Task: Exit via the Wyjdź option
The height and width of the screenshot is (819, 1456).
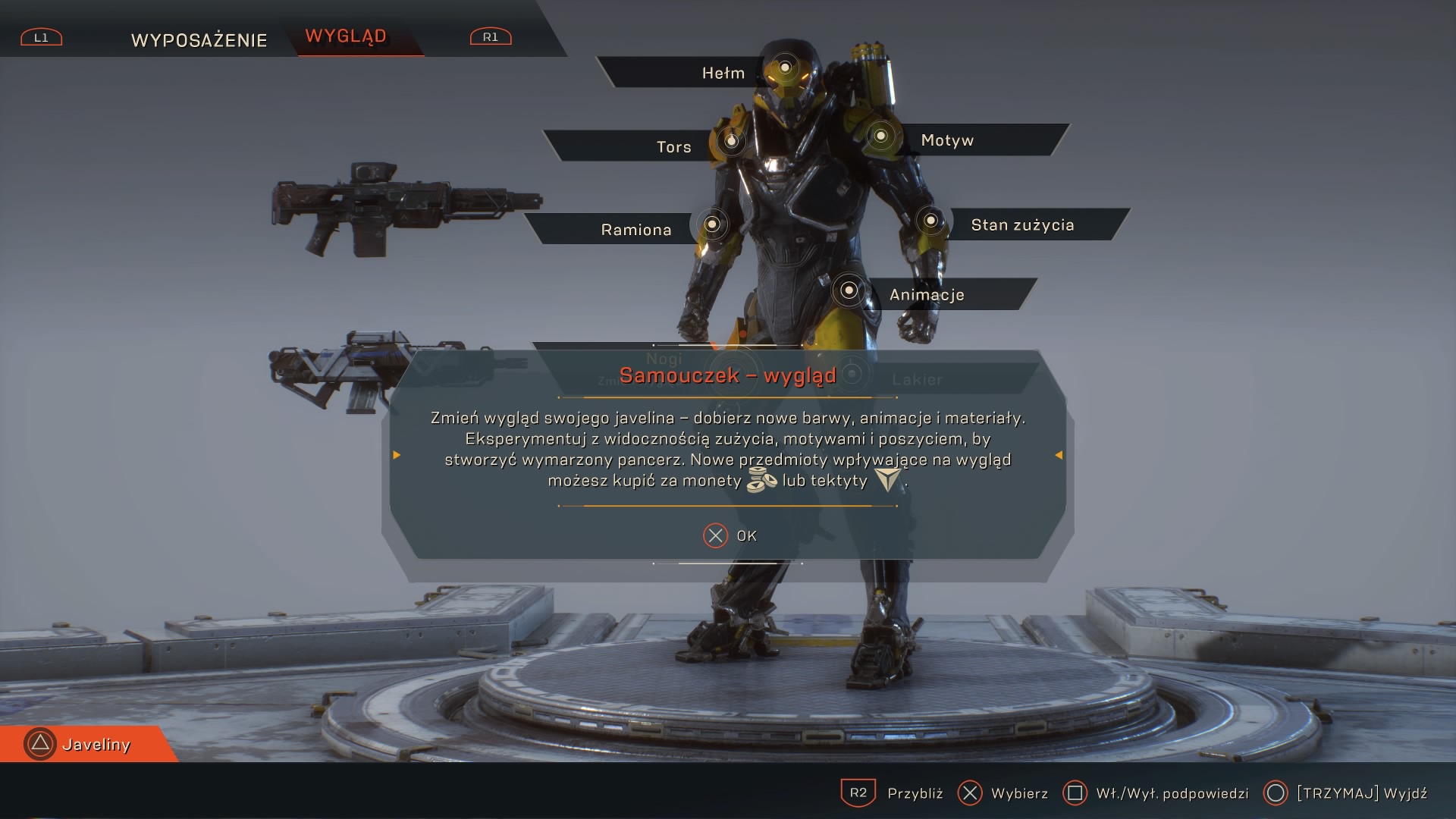Action: (1346, 793)
